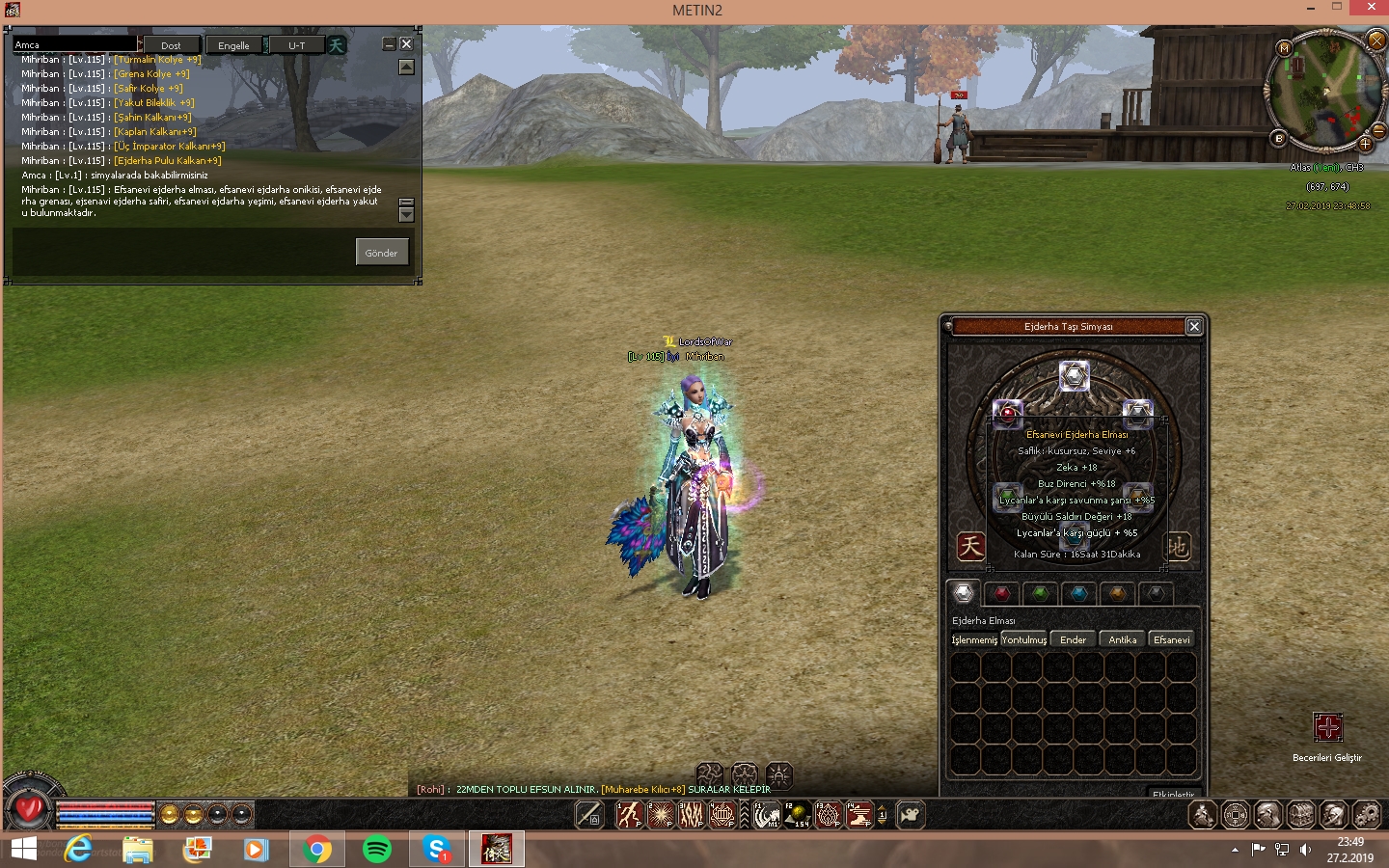Send the whisper with Gönder button
Viewport: 1389px width, 868px height.
click(x=381, y=253)
